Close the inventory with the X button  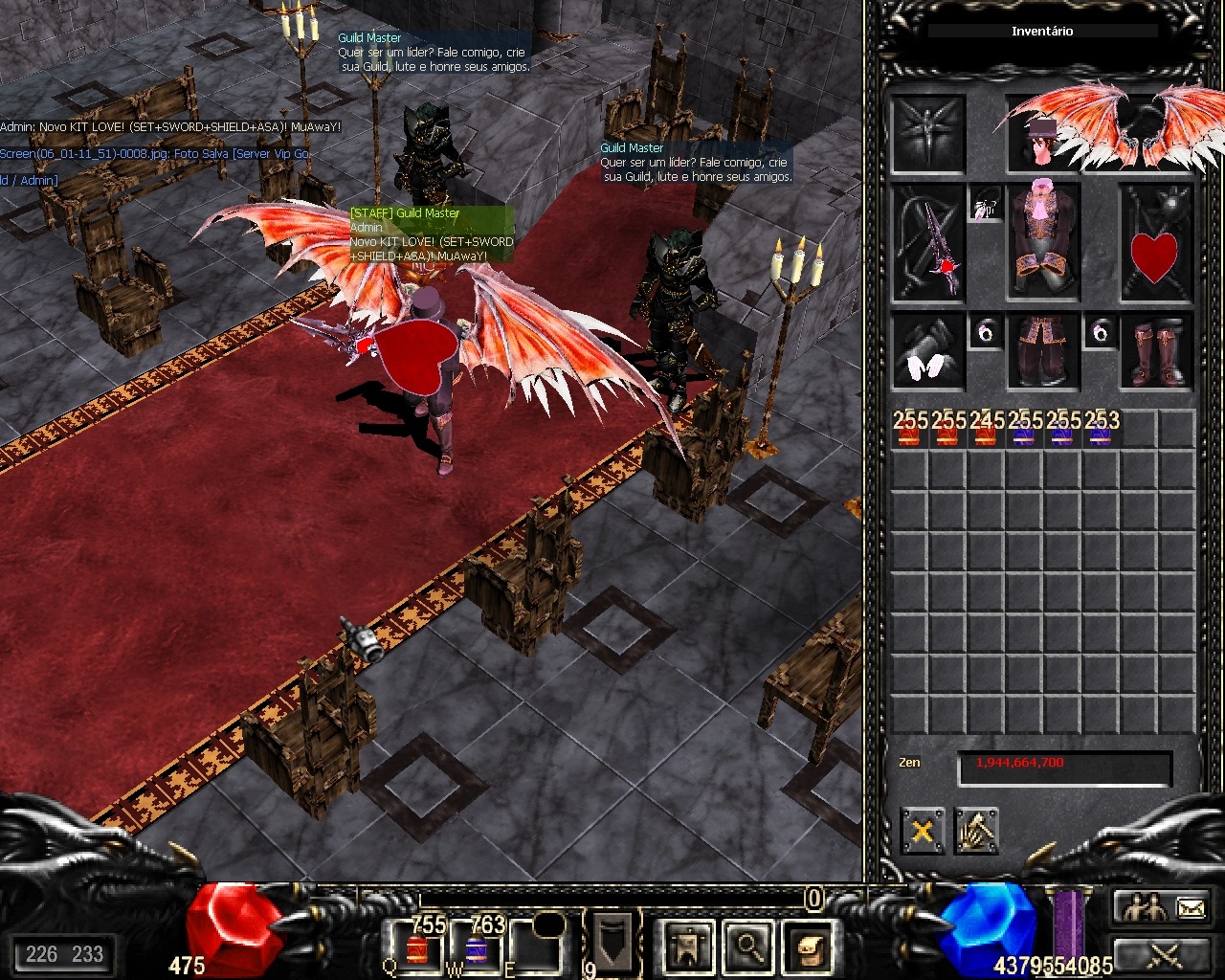(922, 831)
